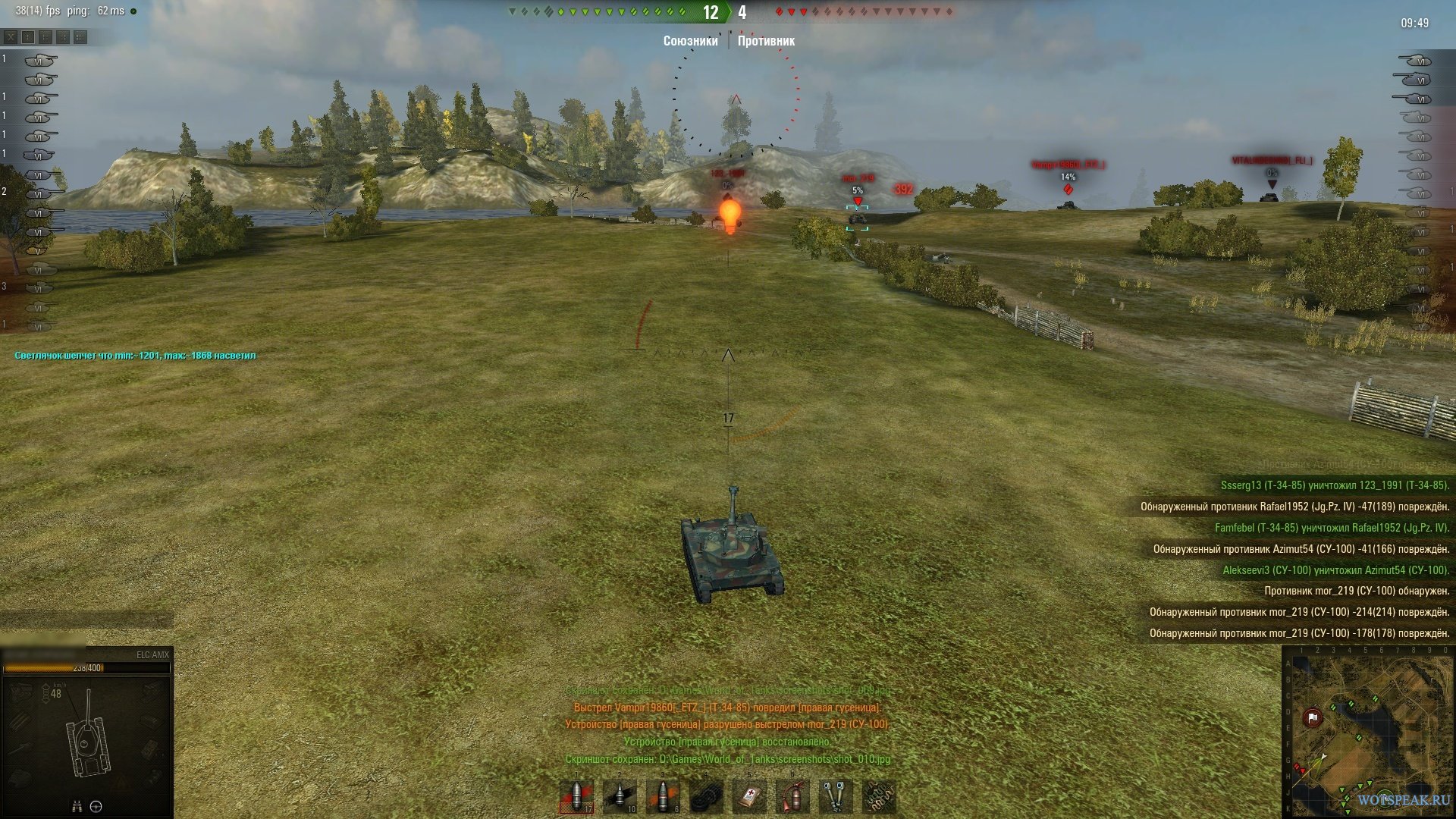Click the first allied tank in team list
1456x819 pixels.
pos(39,60)
